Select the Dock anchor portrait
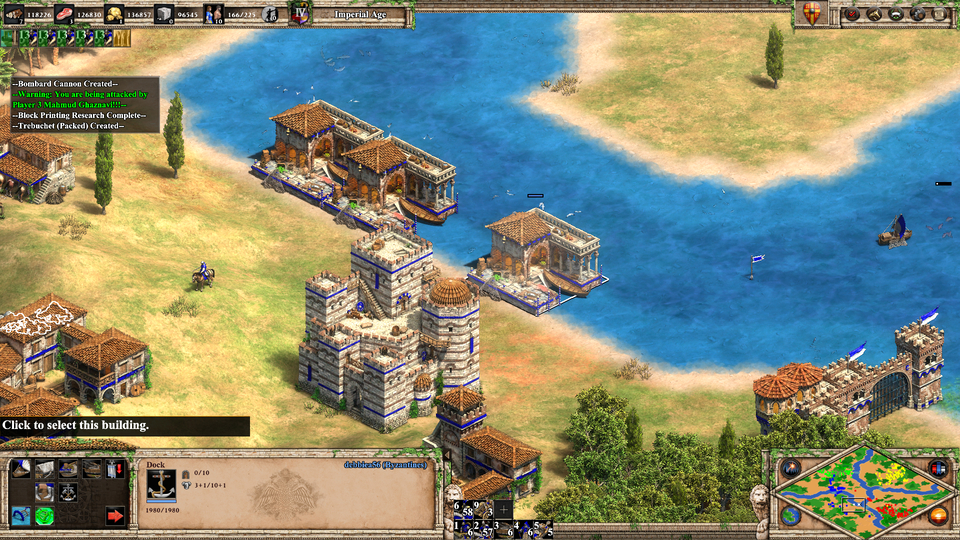Image resolution: width=960 pixels, height=540 pixels. [x=161, y=483]
